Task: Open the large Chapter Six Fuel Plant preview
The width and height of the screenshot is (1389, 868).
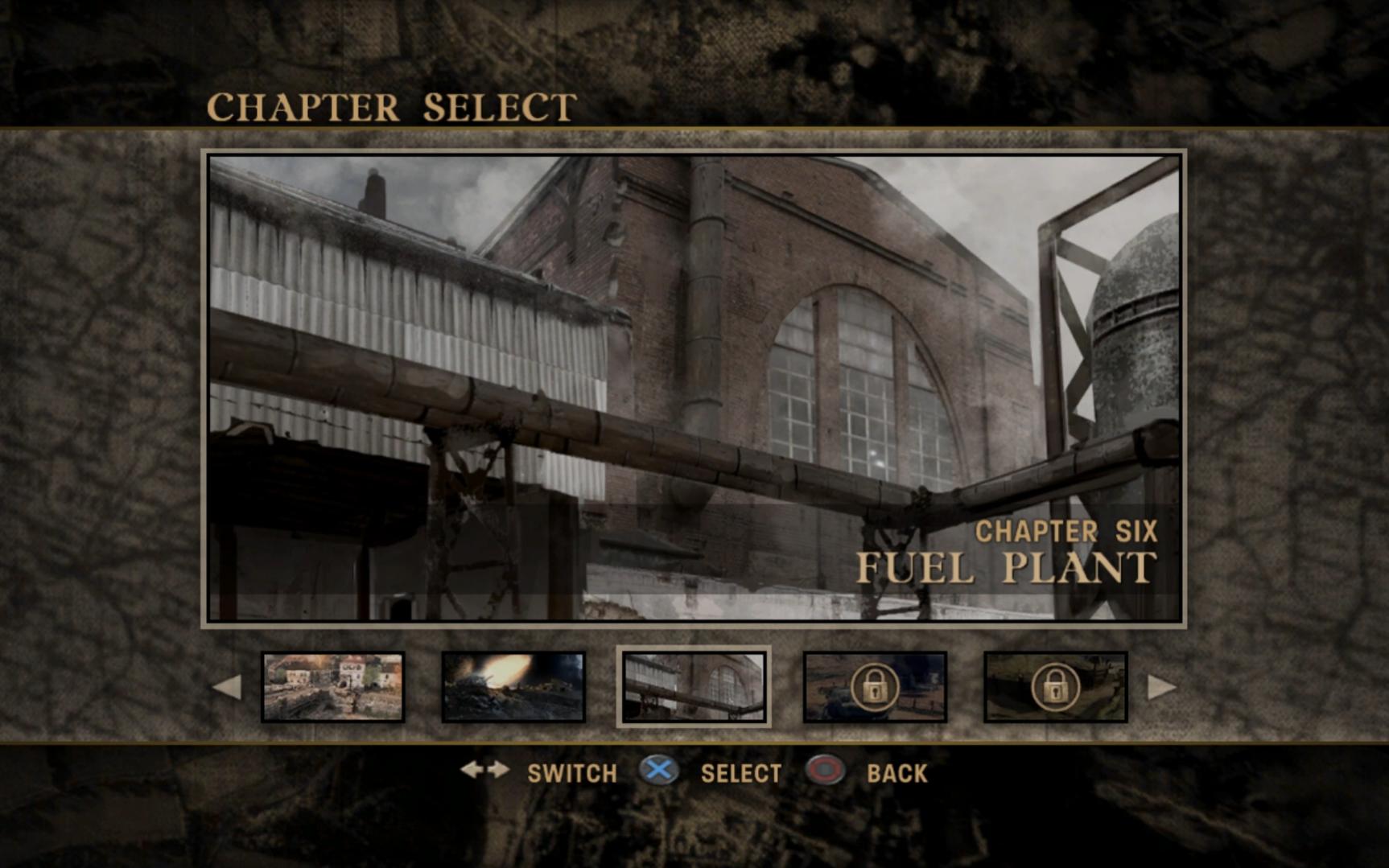Action: click(694, 388)
